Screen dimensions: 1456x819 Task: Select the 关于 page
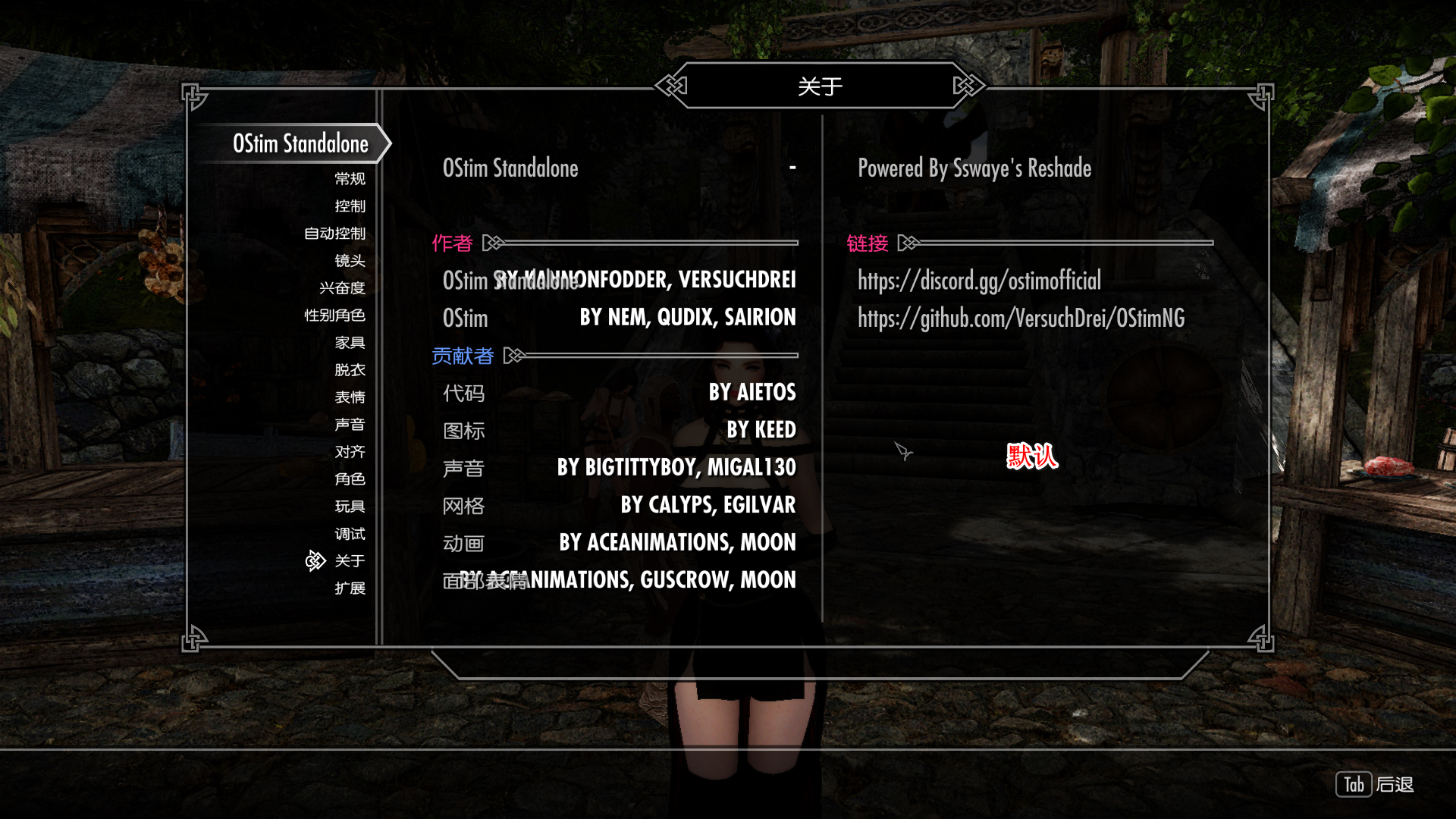(350, 561)
